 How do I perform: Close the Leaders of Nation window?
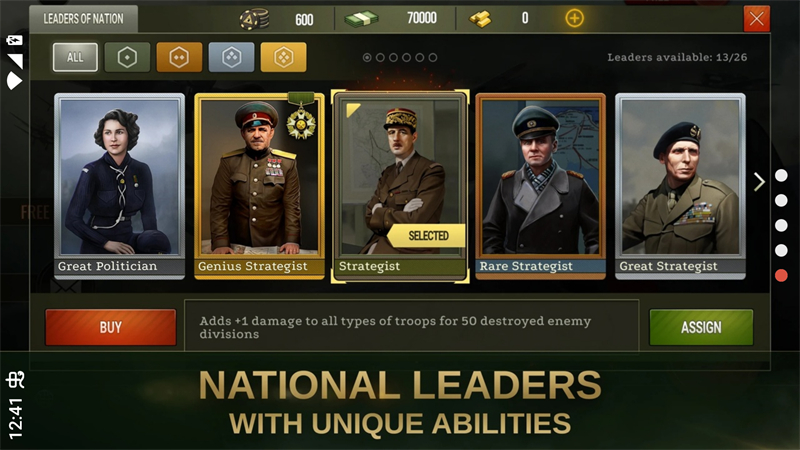click(x=756, y=18)
